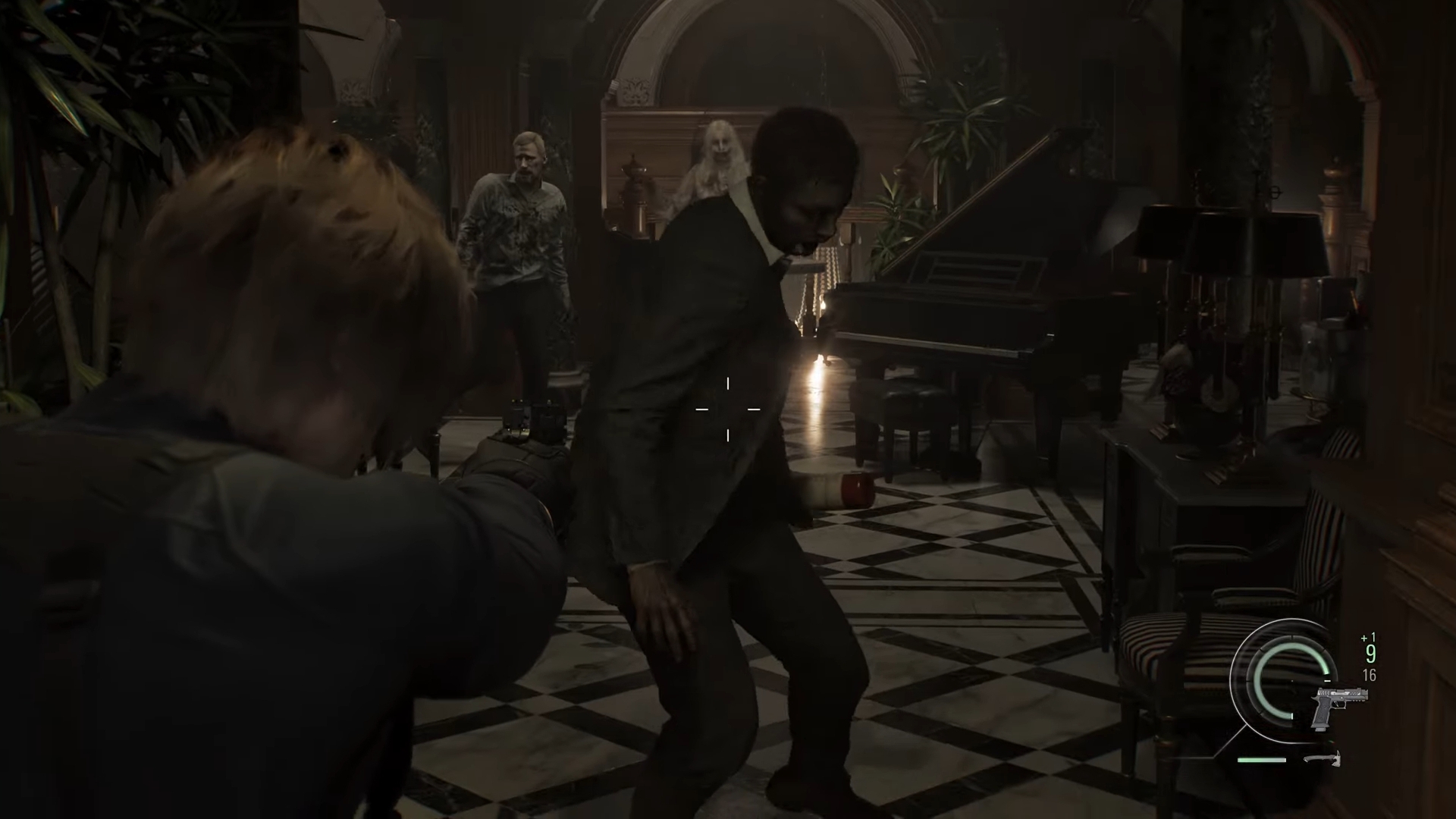This screenshot has height=819, width=1456.
Task: Click the +1 bonus ammo indicator
Action: click(1368, 637)
